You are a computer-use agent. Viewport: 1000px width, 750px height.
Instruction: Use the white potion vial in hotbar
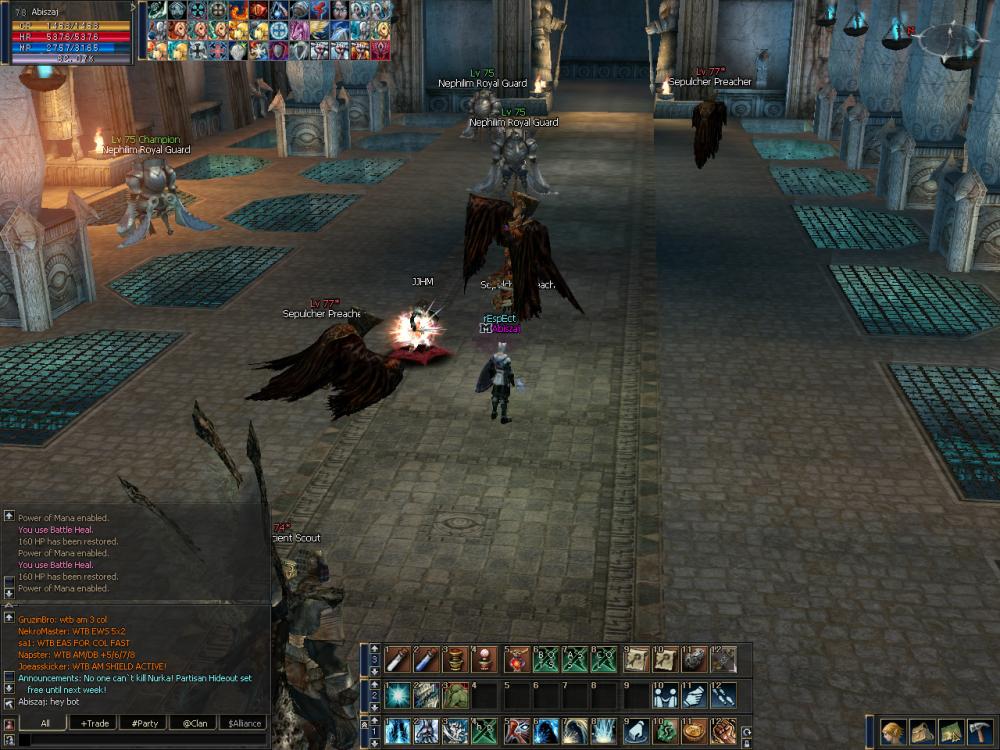pos(397,659)
